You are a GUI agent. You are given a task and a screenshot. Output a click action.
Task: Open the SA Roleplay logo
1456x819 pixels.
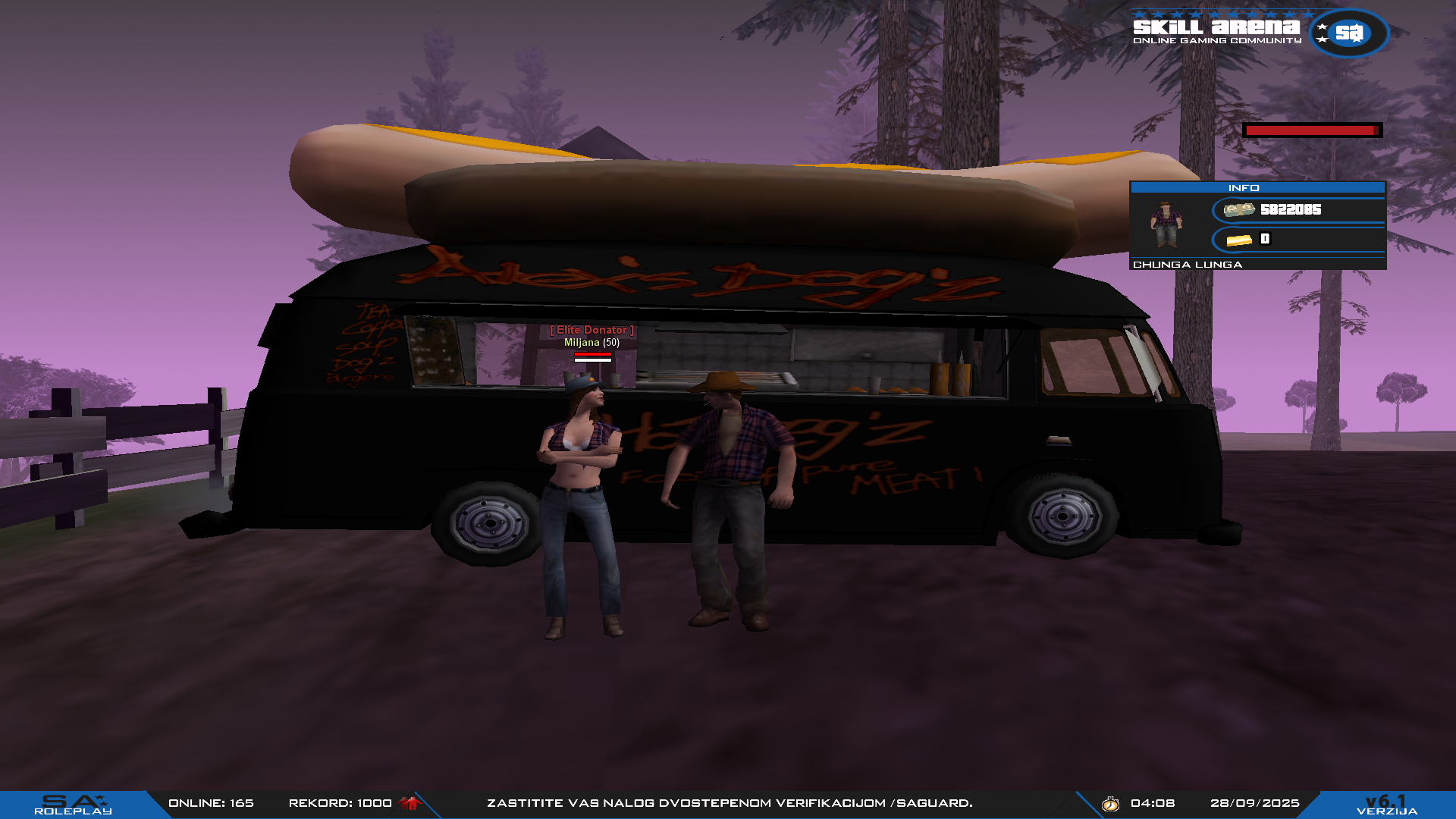73,805
